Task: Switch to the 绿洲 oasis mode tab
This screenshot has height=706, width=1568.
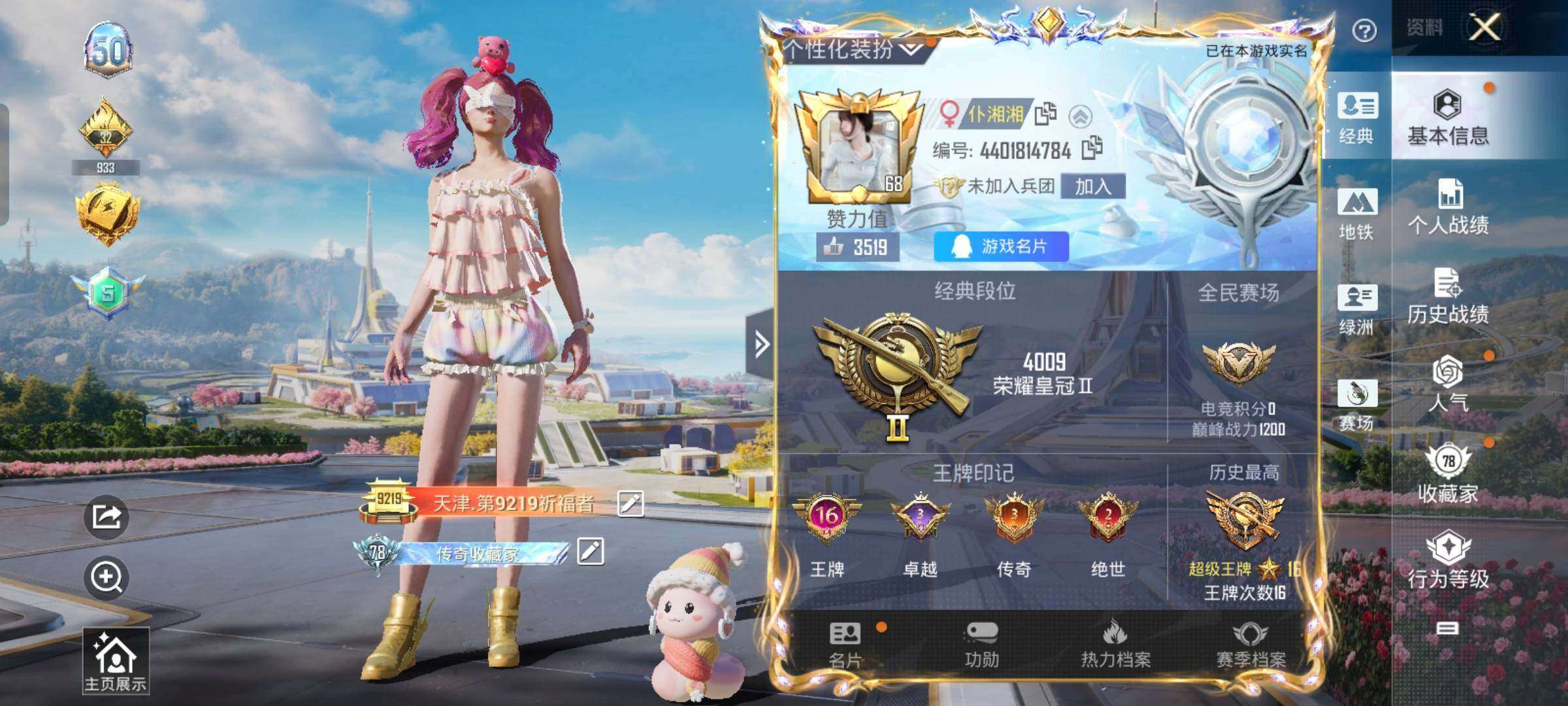Action: click(1357, 309)
